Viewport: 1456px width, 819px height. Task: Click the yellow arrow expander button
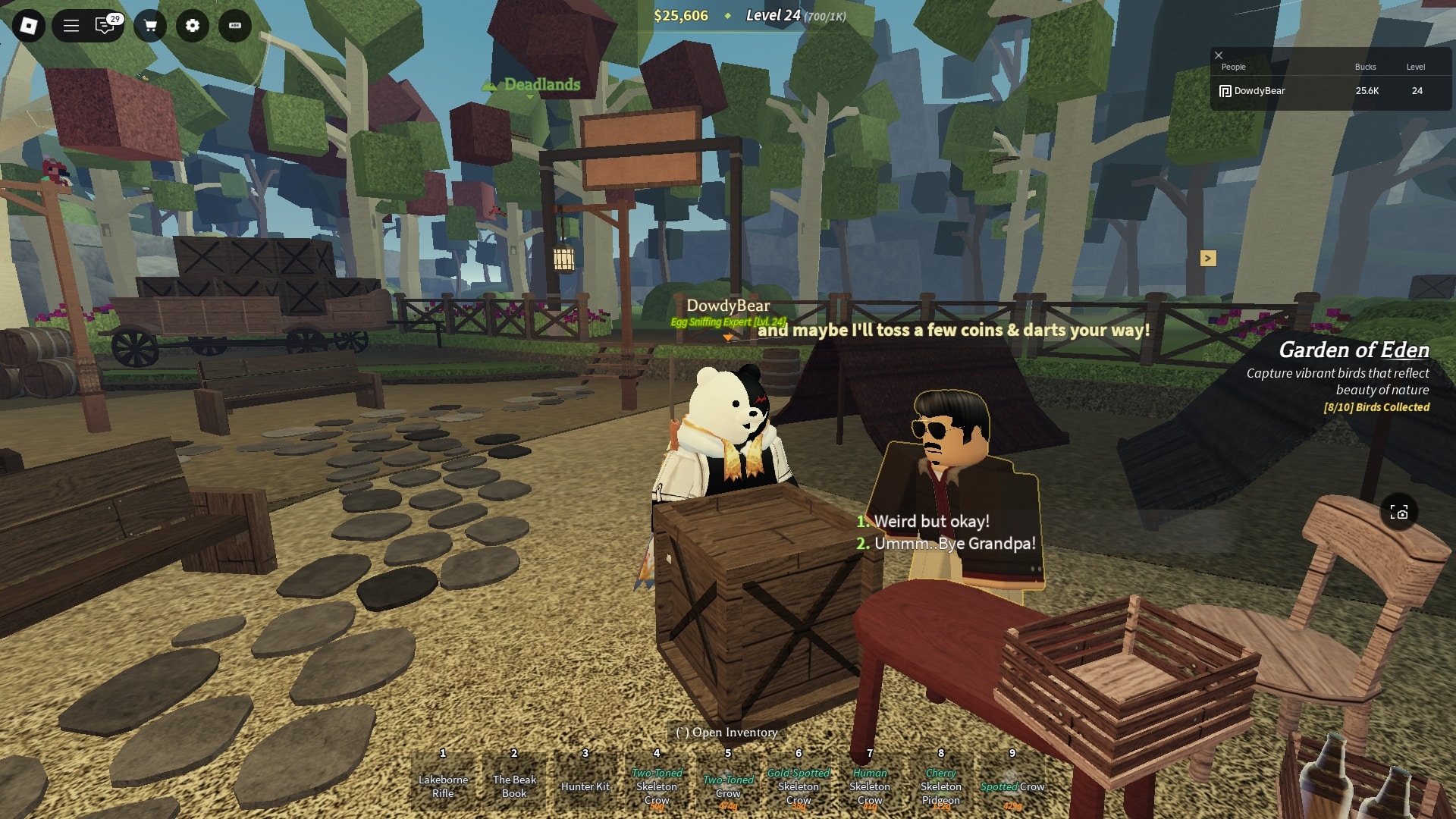click(x=1208, y=259)
